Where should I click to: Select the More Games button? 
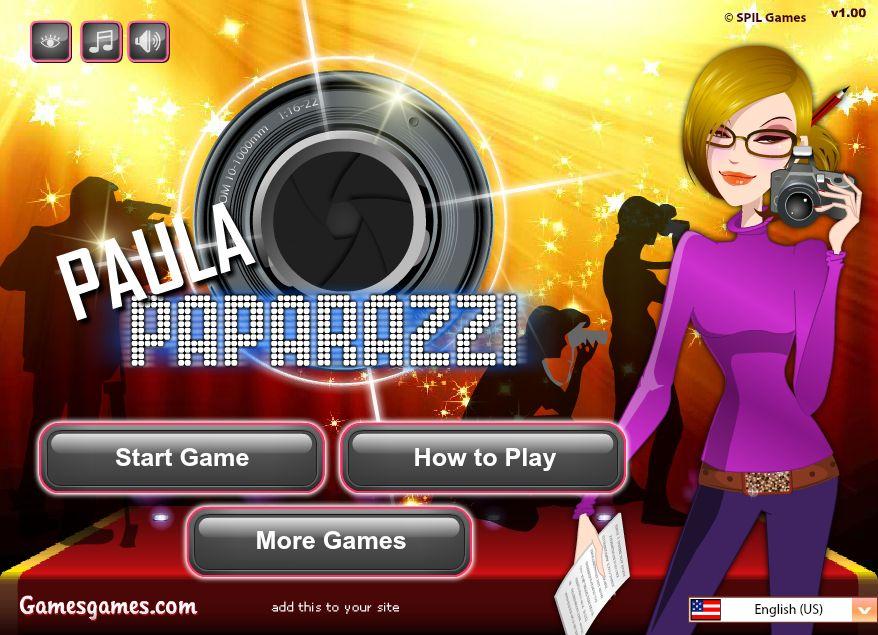(x=330, y=541)
